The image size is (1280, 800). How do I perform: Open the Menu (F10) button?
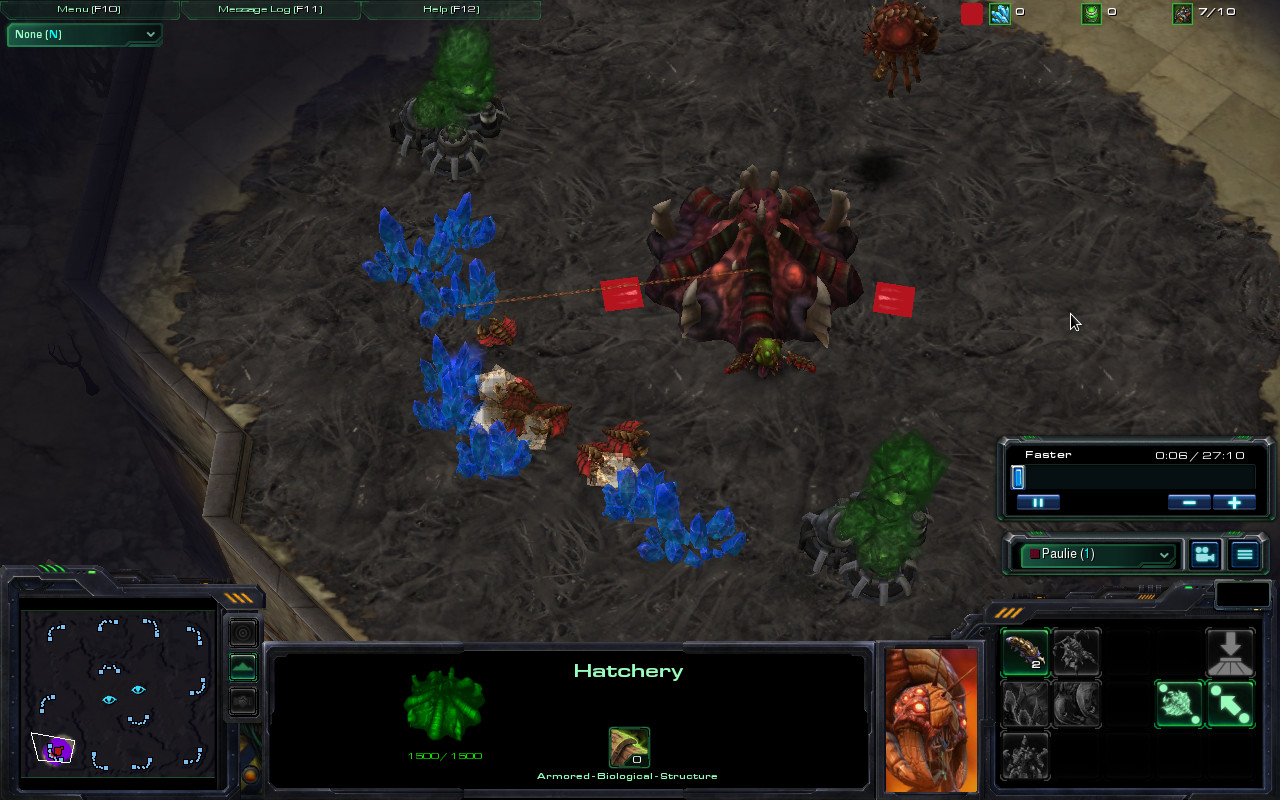(88, 10)
